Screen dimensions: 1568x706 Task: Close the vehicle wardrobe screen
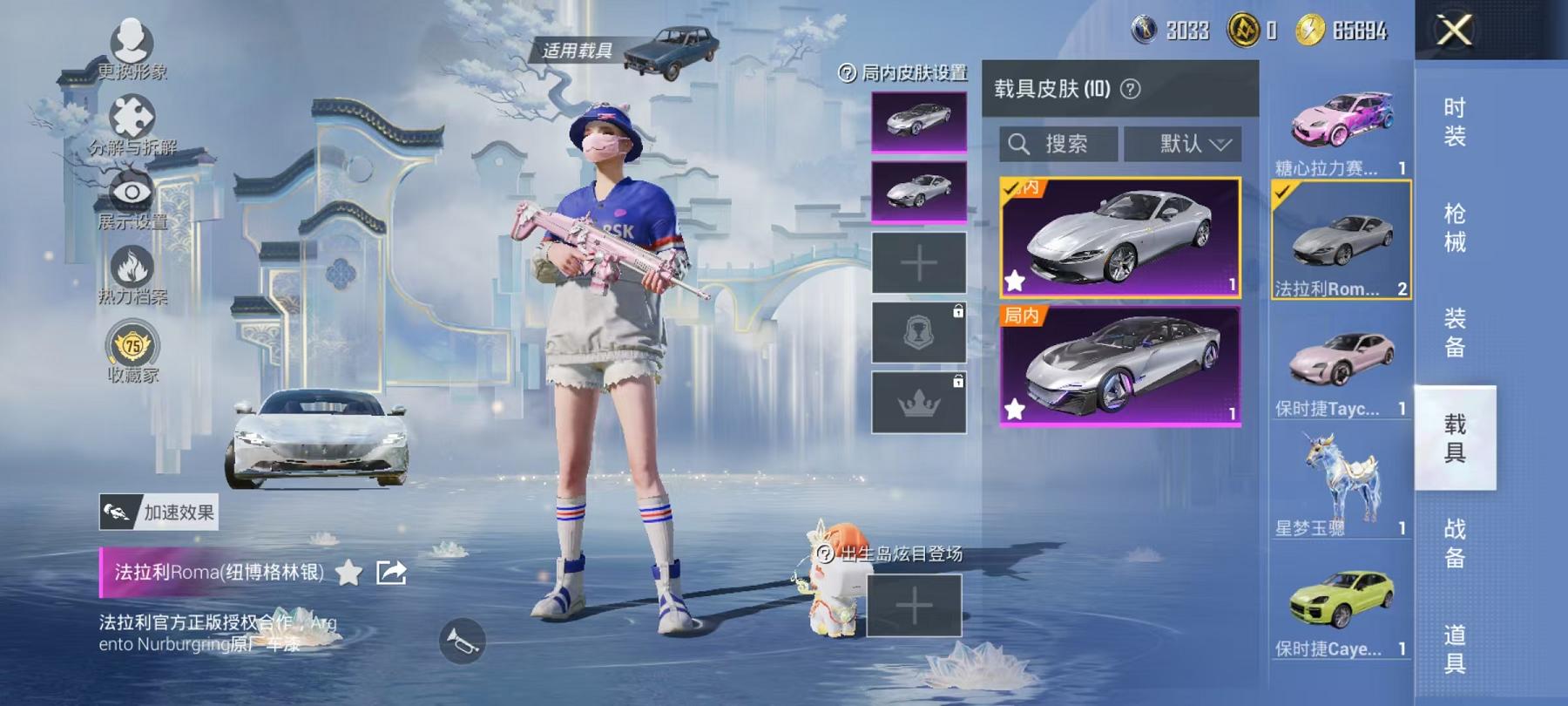(x=1454, y=31)
